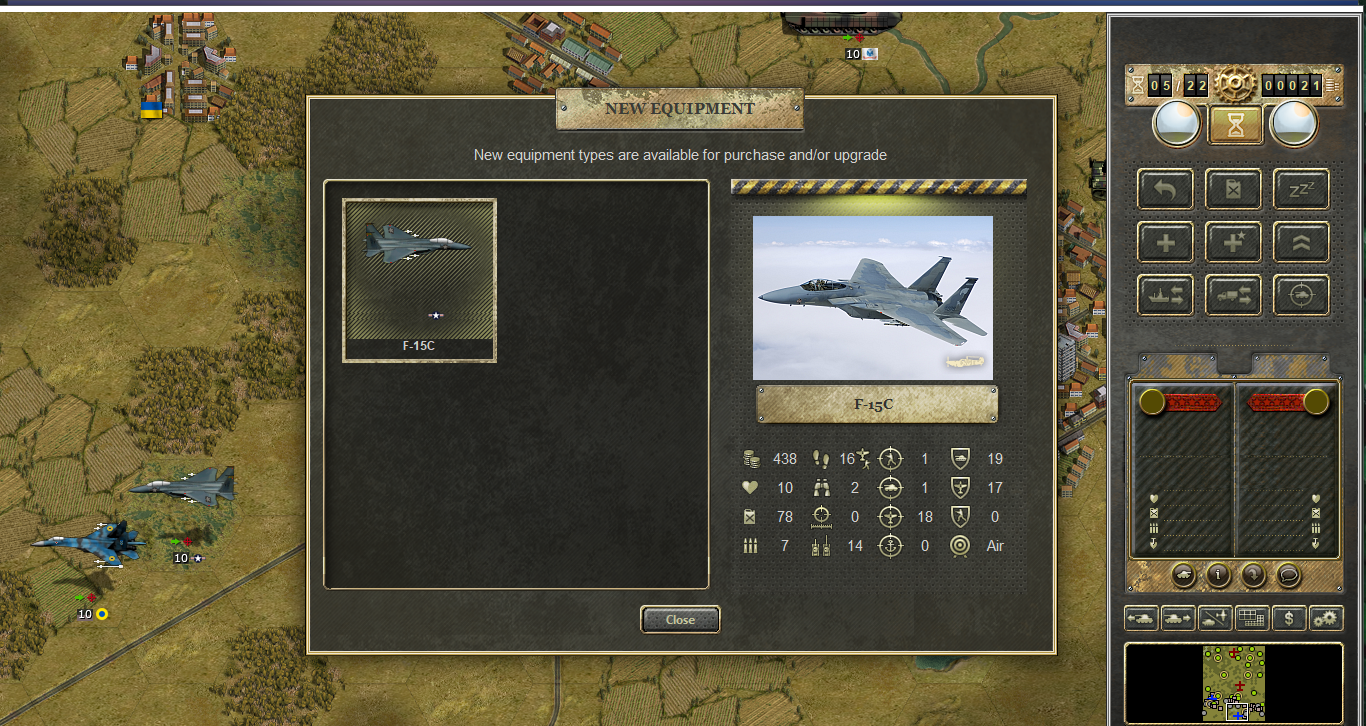Undo the last move with the arrow button
Viewport: 1366px width, 726px height.
[x=1165, y=189]
